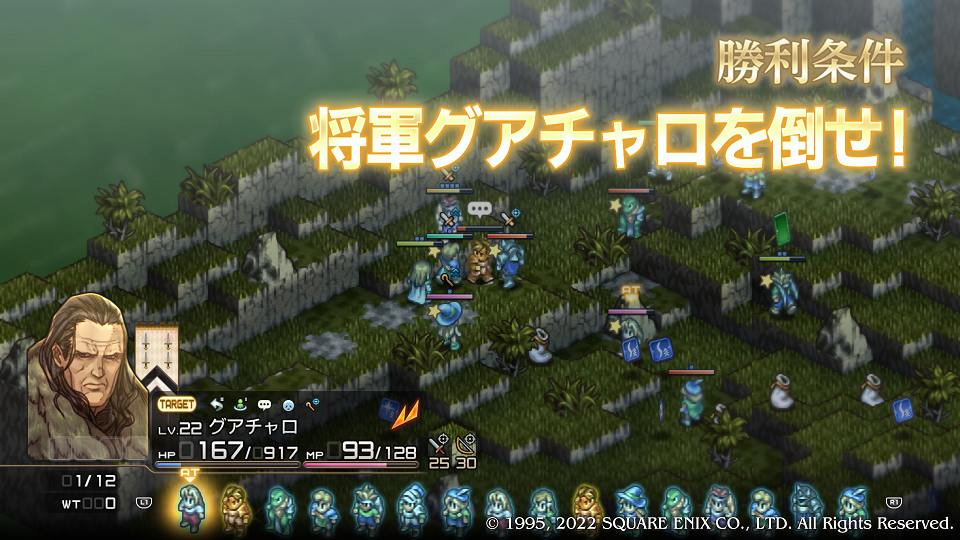Inspect the blue card with orange claw icon
The height and width of the screenshot is (540, 960).
[390, 408]
